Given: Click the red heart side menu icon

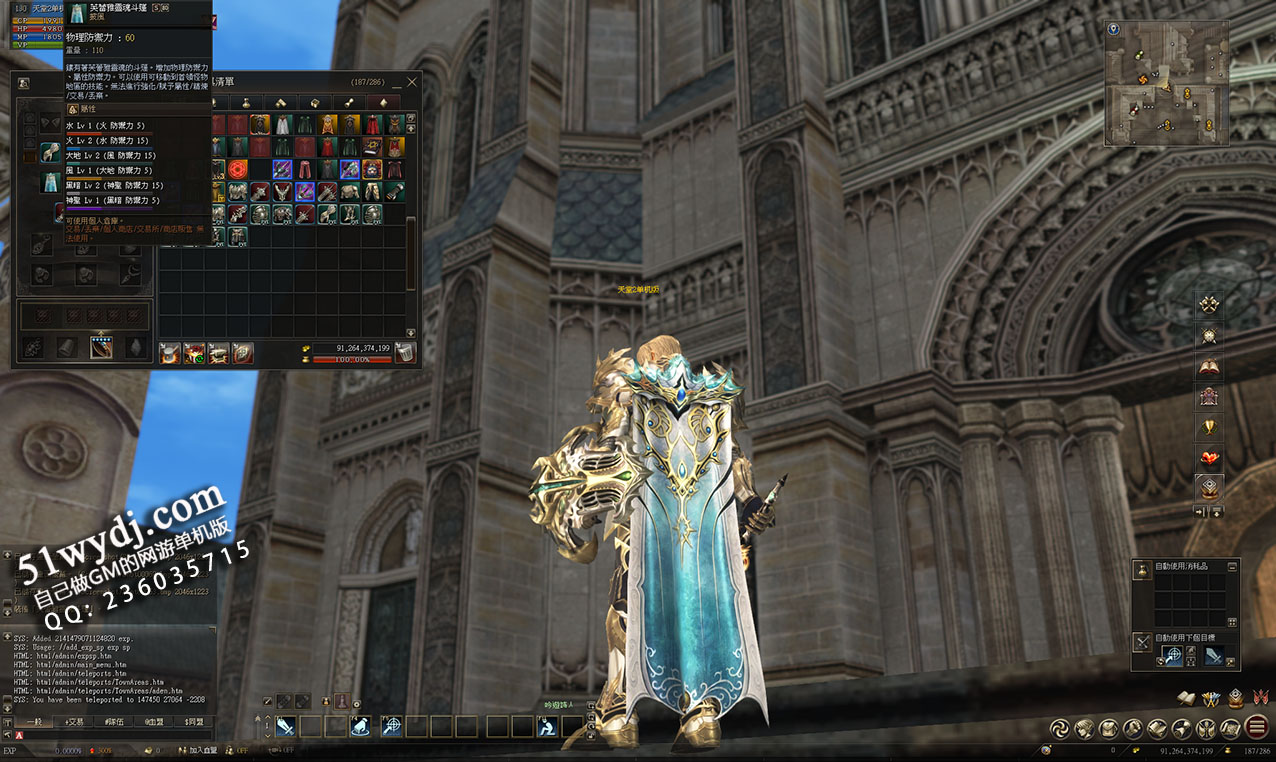Looking at the screenshot, I should [1210, 458].
